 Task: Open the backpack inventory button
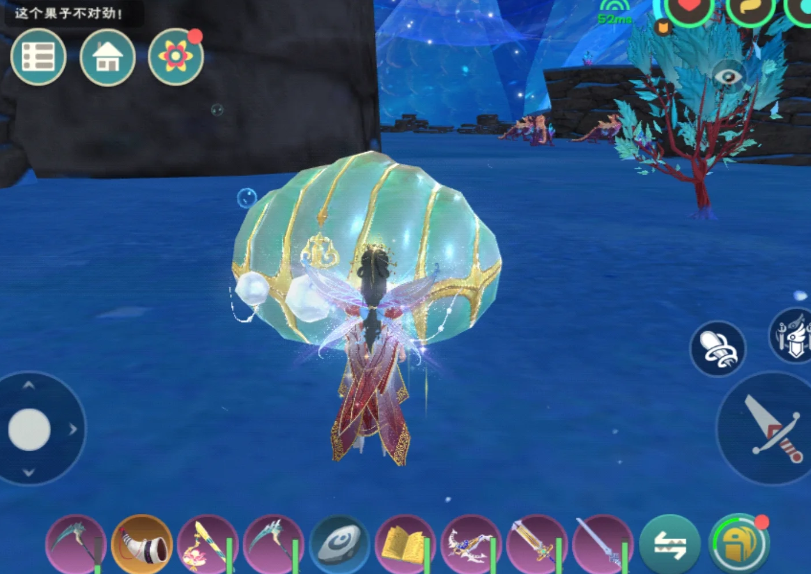point(737,543)
